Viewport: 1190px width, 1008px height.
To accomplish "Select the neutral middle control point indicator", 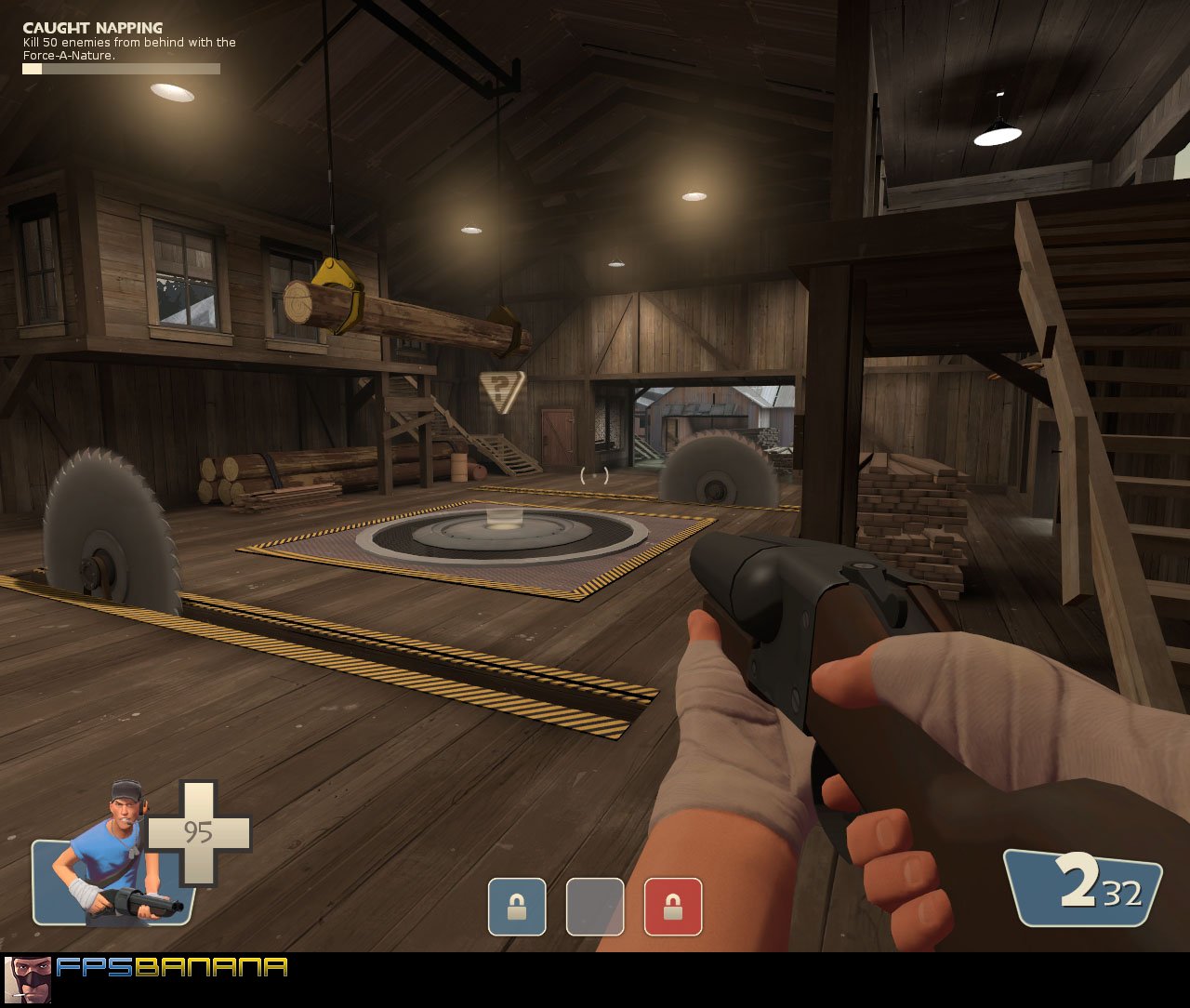I will coord(595,908).
